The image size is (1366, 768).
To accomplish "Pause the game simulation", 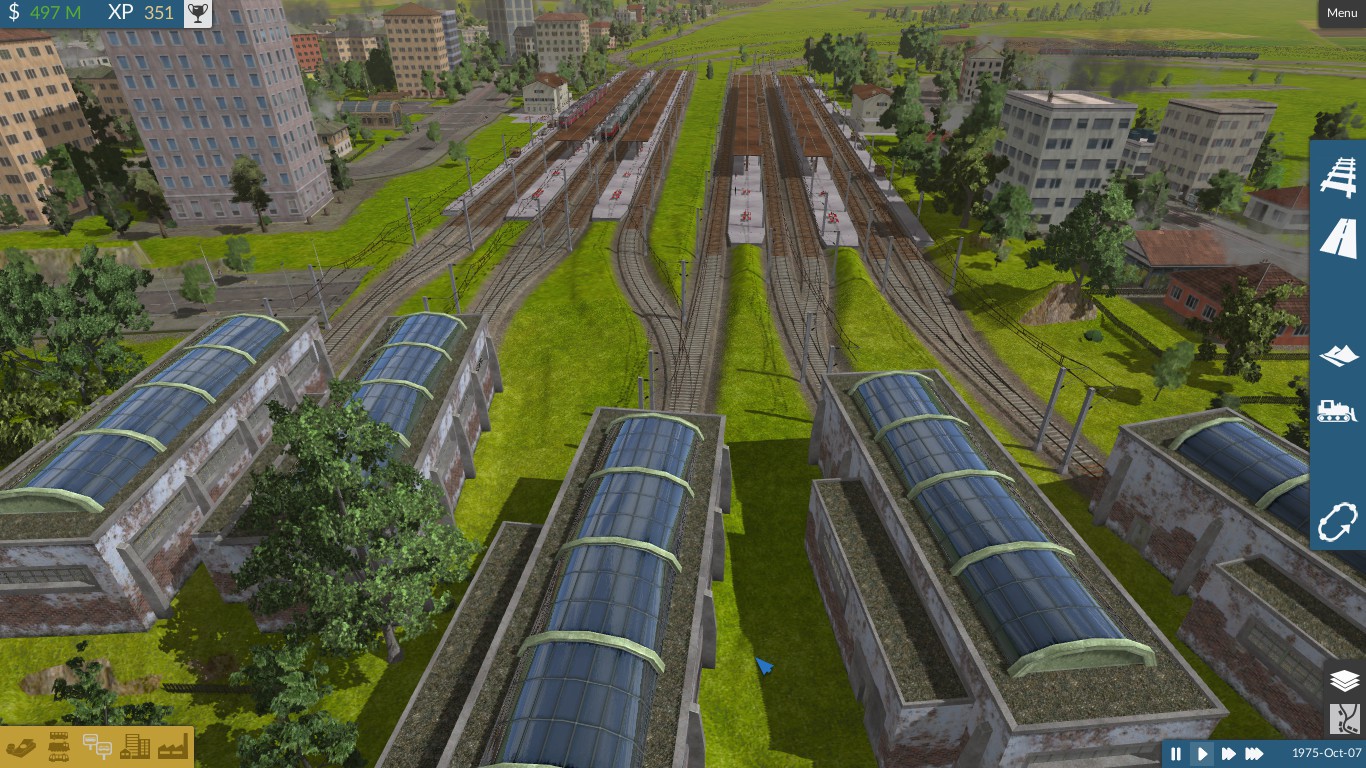I will click(1176, 754).
